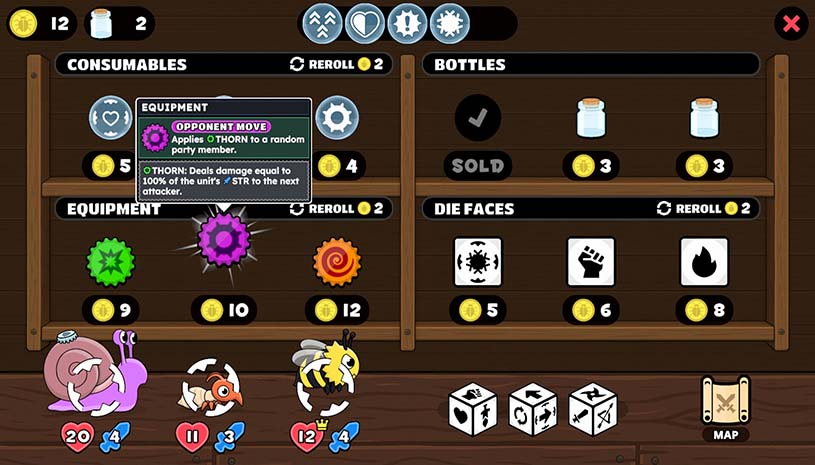Buy the sun burst die face
Screen dimensions: 815x465
click(477, 262)
